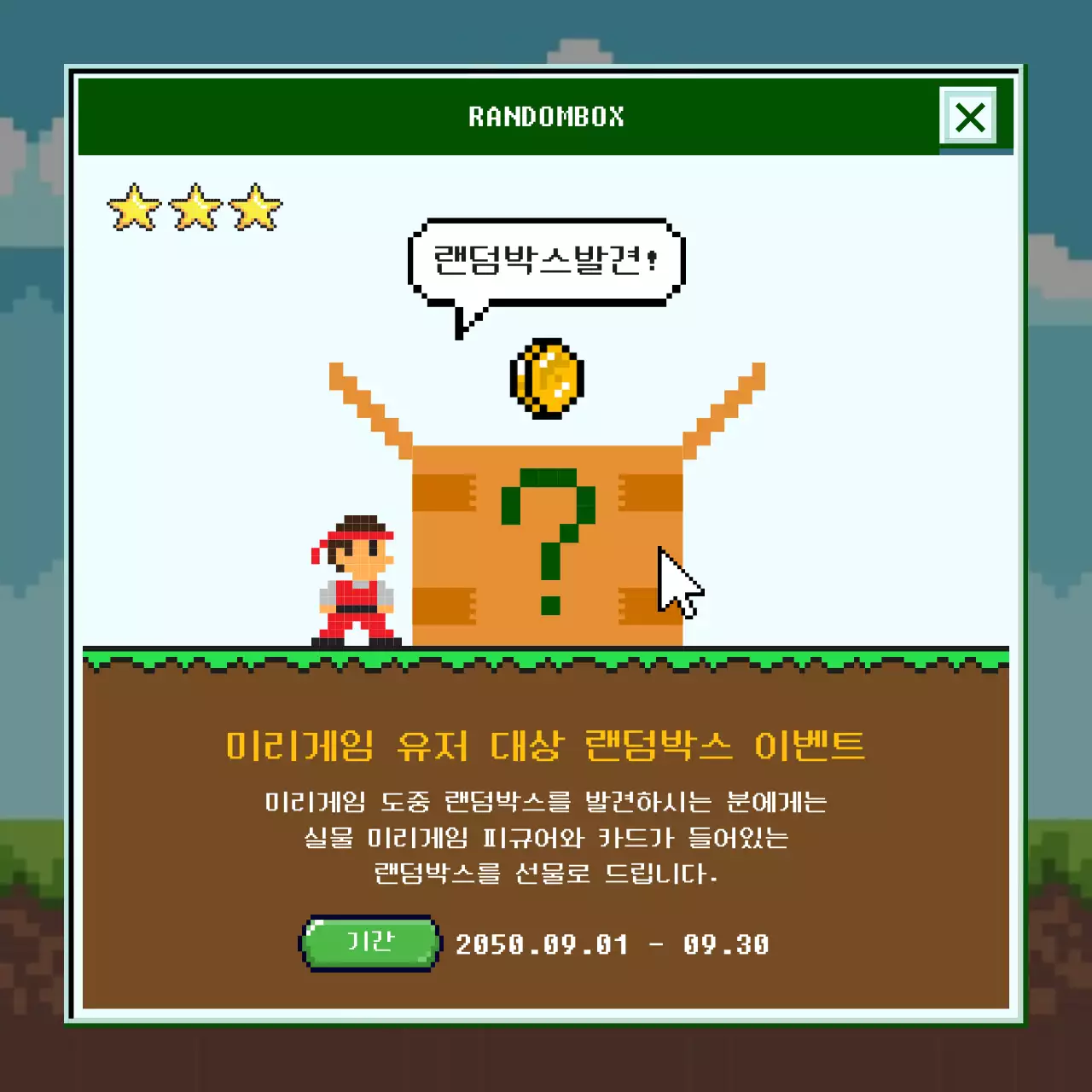The width and height of the screenshot is (1092, 1092).
Task: Select the middle star icon
Action: click(x=194, y=206)
